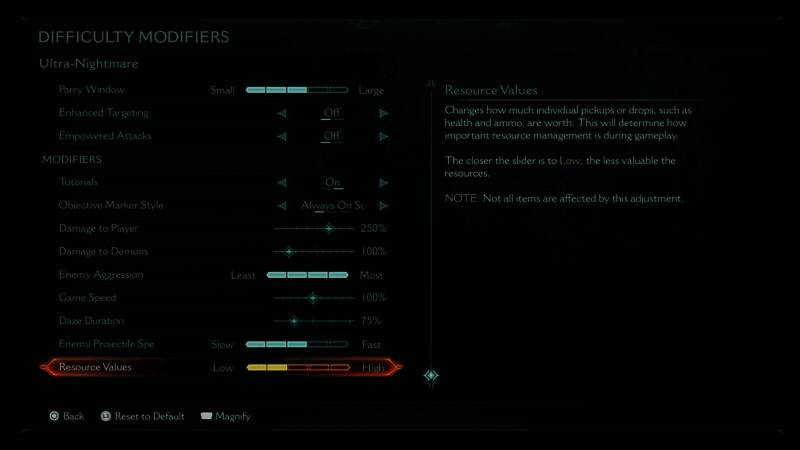Click the scrollbar diamond handle
Viewport: 800px width, 450px height.
click(431, 376)
